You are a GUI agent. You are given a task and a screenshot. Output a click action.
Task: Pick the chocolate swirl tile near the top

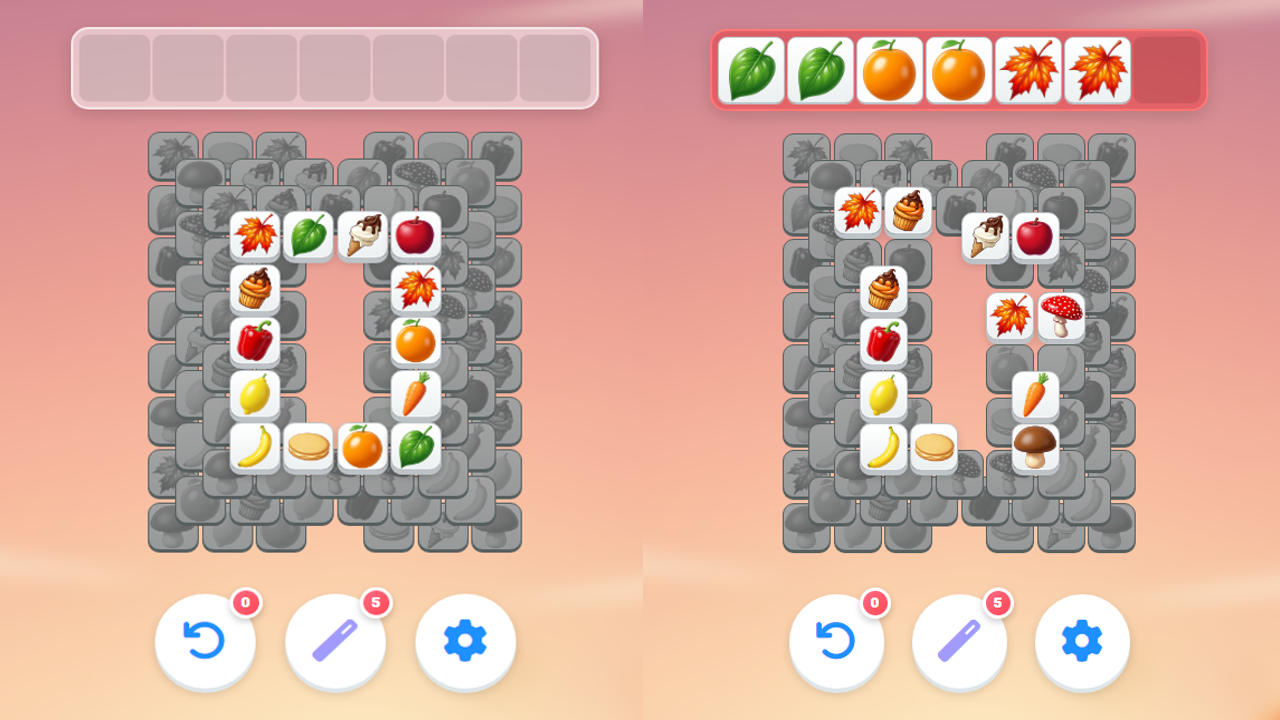pyautogui.click(x=908, y=210)
